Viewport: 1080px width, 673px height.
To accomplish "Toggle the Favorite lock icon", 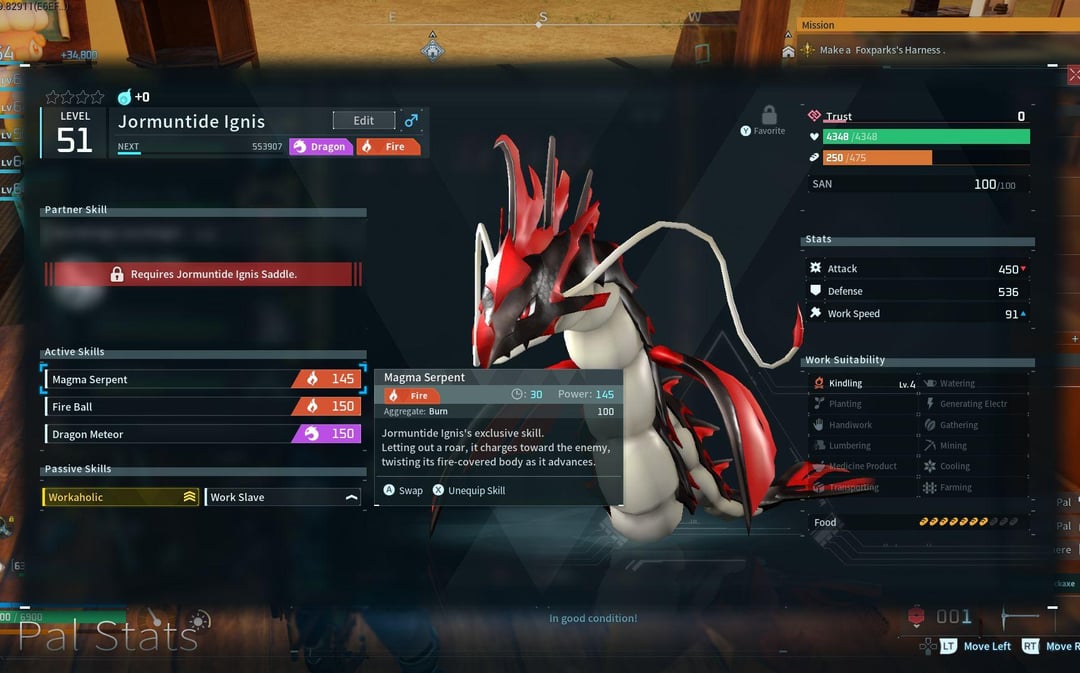I will [x=769, y=115].
